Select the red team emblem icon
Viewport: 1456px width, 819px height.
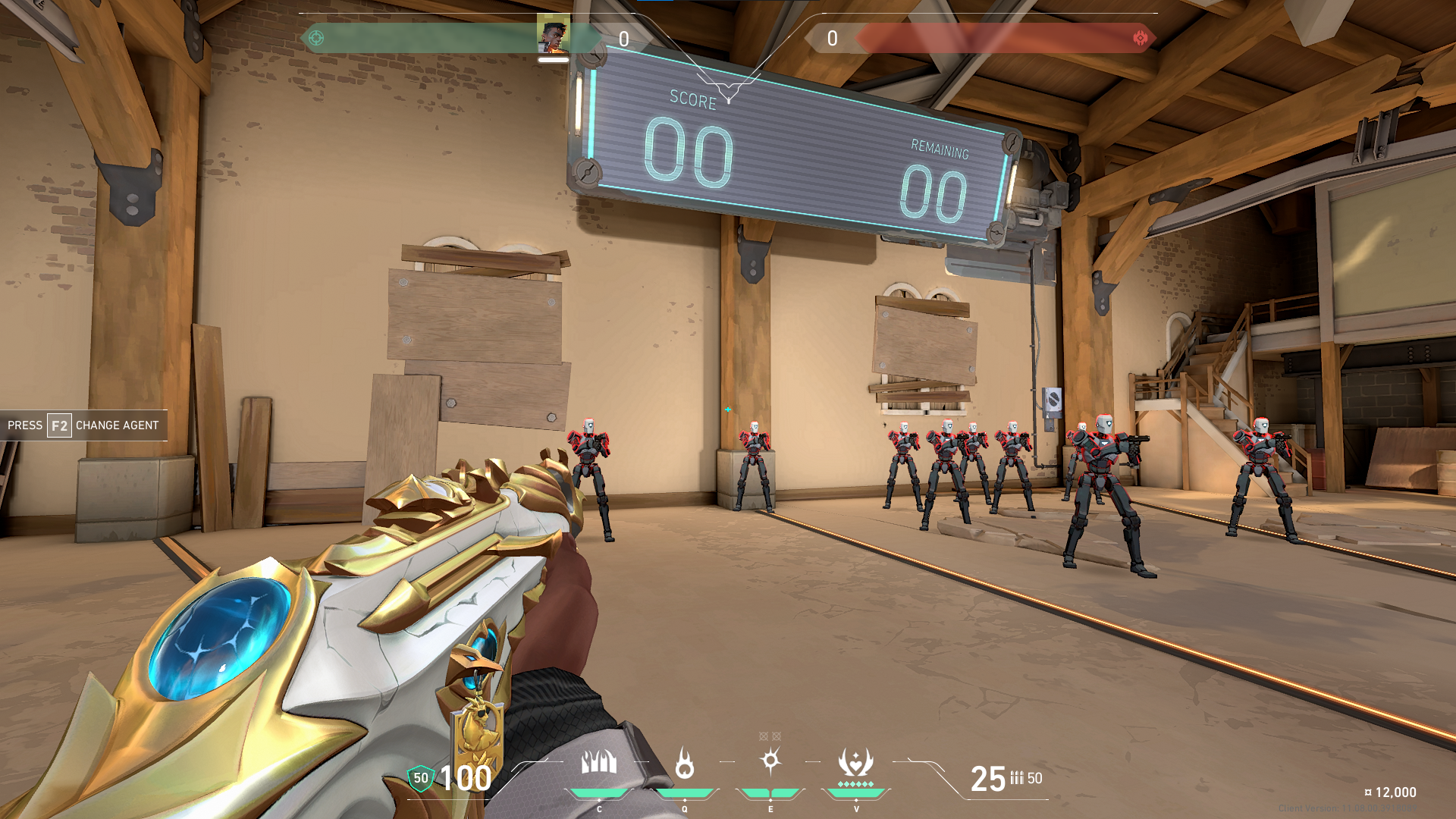point(1140,38)
